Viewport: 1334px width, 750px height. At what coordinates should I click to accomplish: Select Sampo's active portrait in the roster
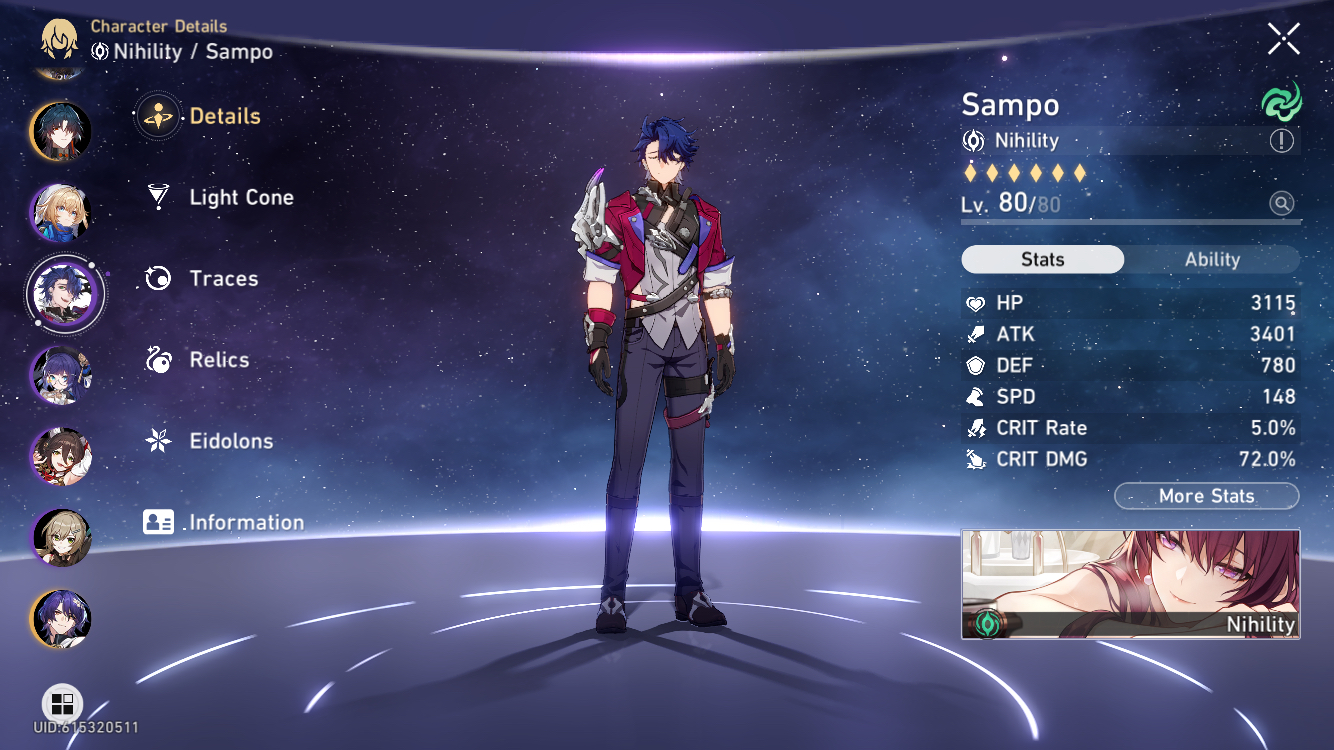(66, 293)
